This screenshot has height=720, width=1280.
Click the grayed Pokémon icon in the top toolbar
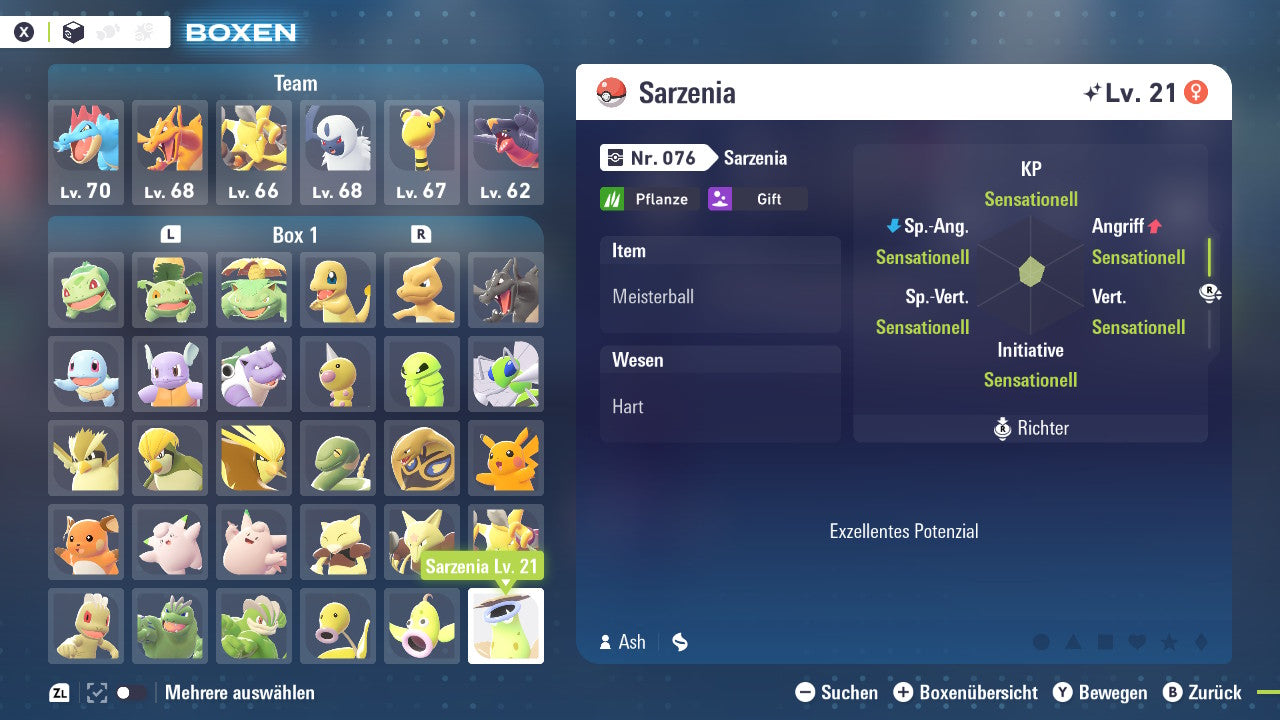pos(106,31)
